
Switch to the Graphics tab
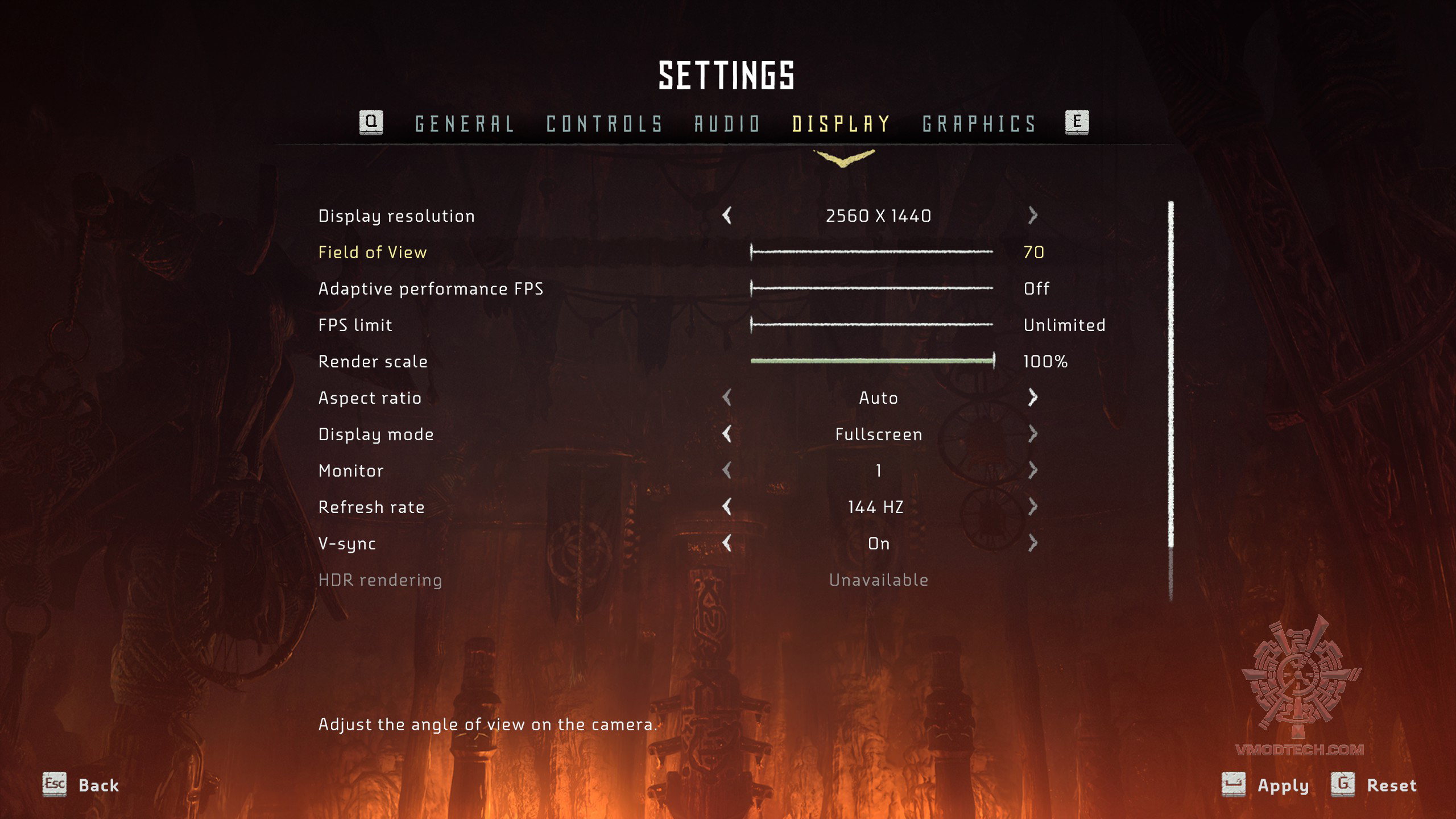coord(979,124)
